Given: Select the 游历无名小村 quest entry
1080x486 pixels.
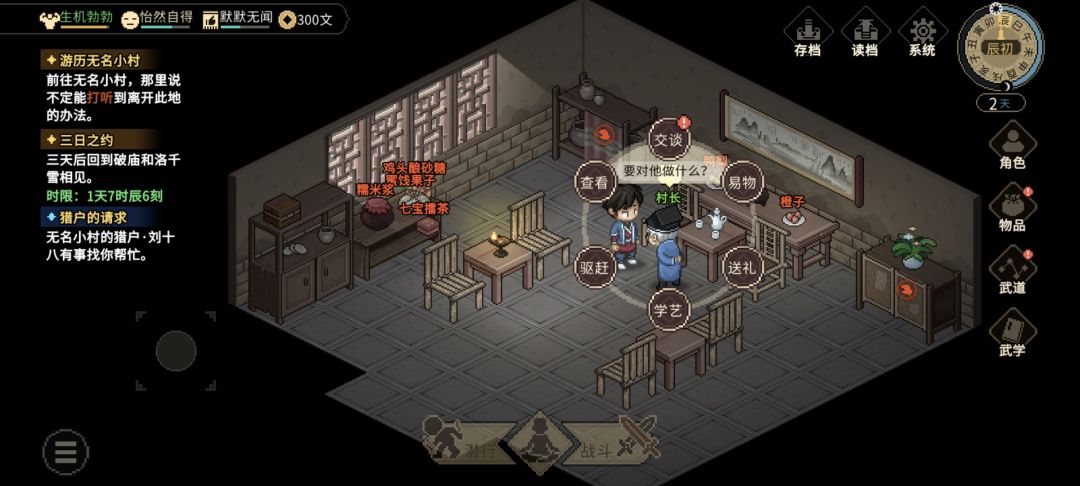Looking at the screenshot, I should [98, 60].
